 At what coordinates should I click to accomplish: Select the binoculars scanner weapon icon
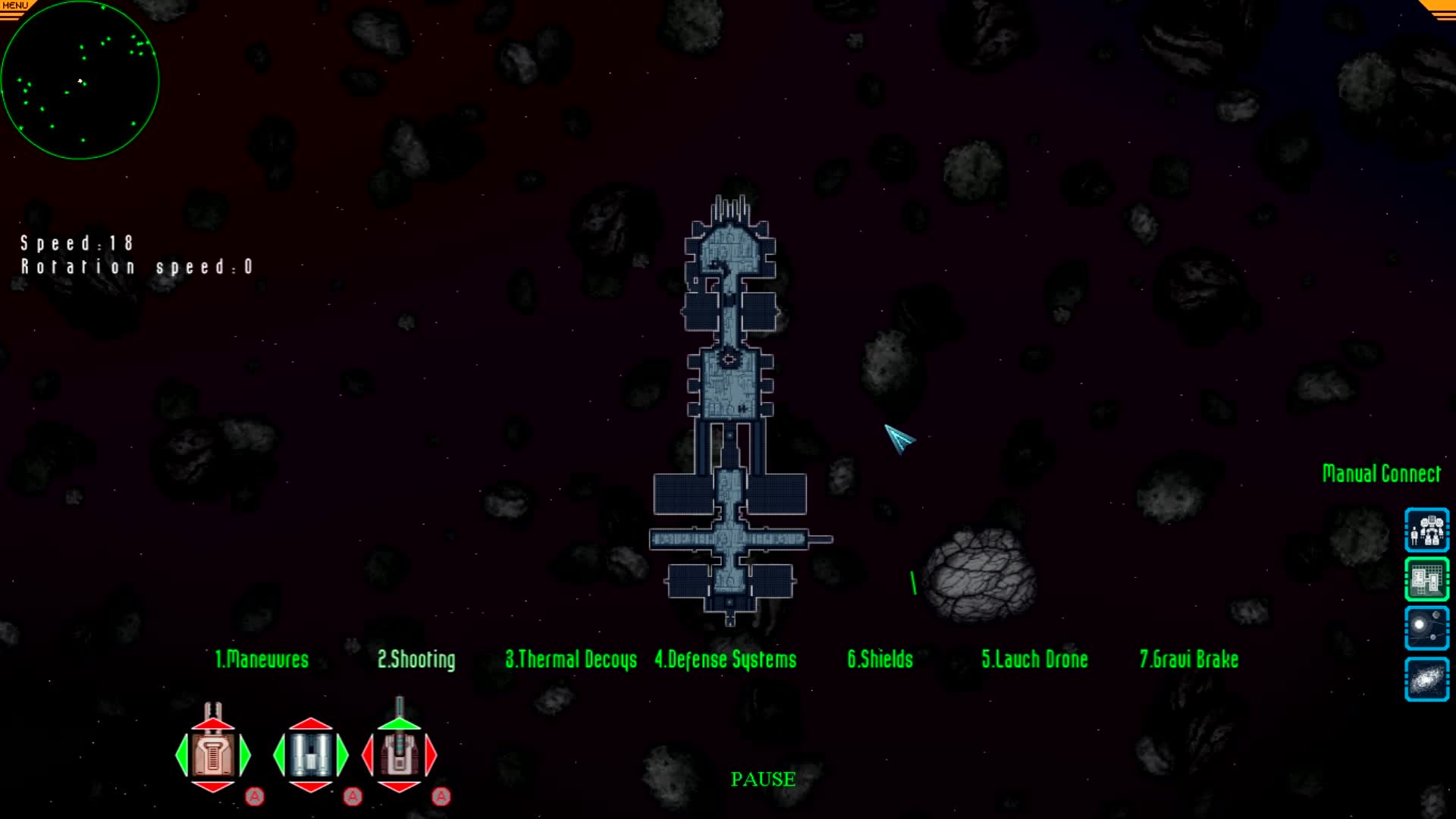coord(310,755)
